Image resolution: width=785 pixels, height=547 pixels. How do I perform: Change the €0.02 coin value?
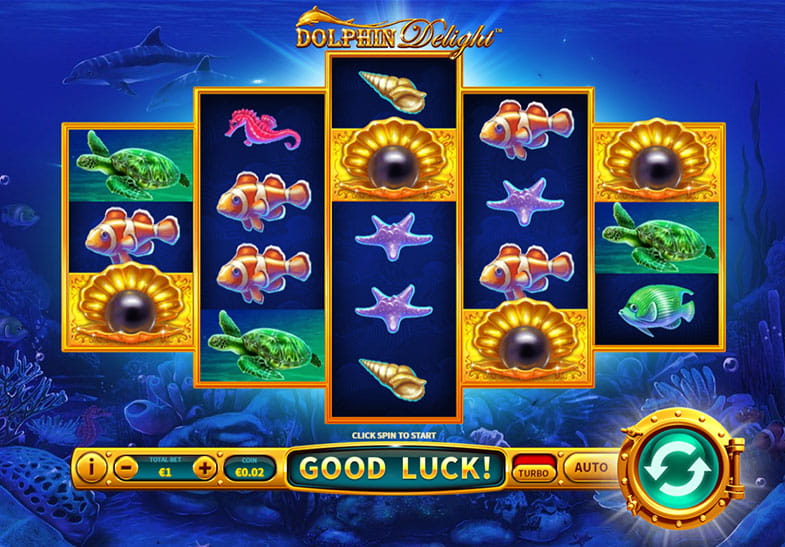coord(246,467)
